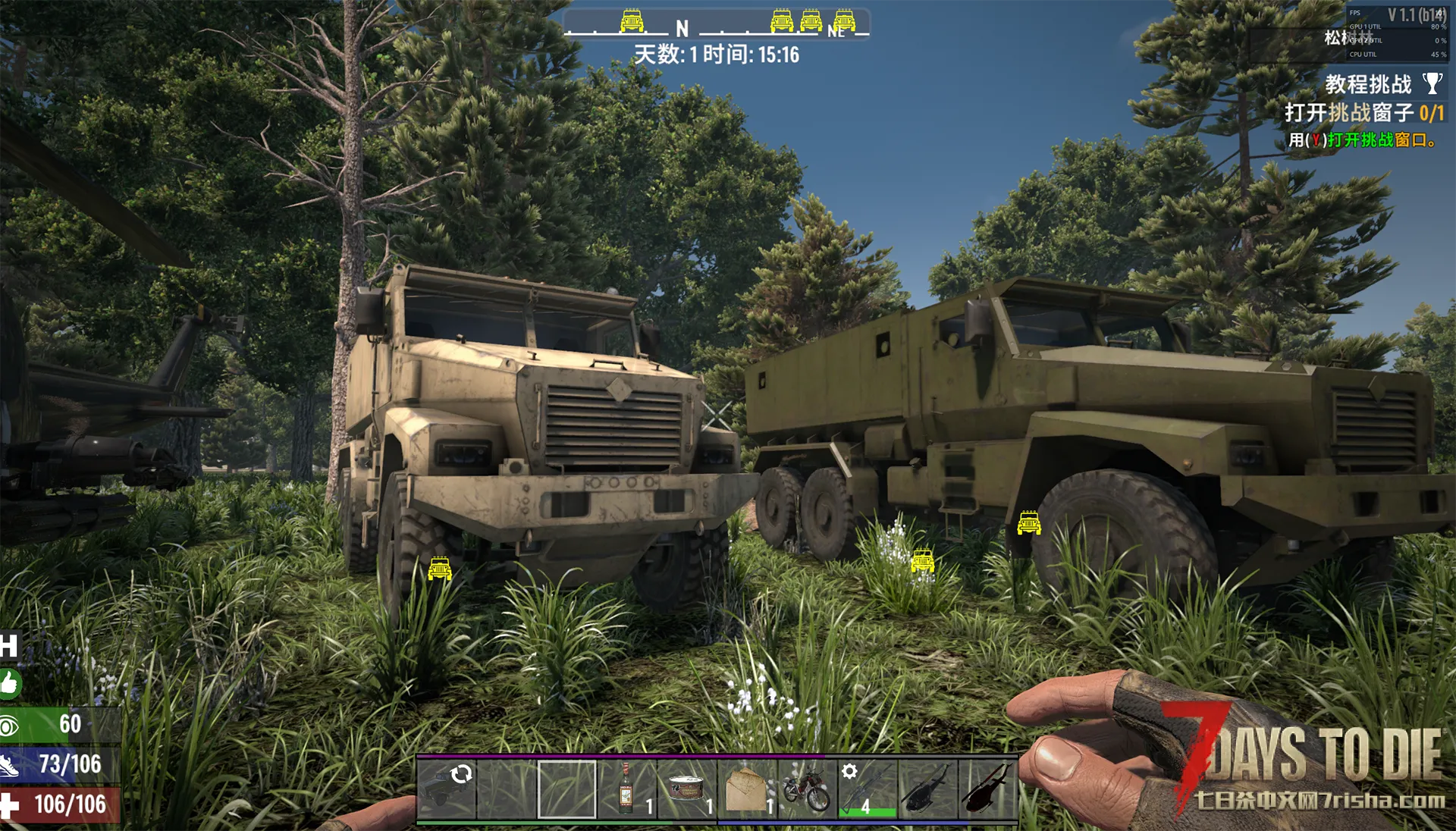Select the bottle item in the hotbar

coord(626,789)
